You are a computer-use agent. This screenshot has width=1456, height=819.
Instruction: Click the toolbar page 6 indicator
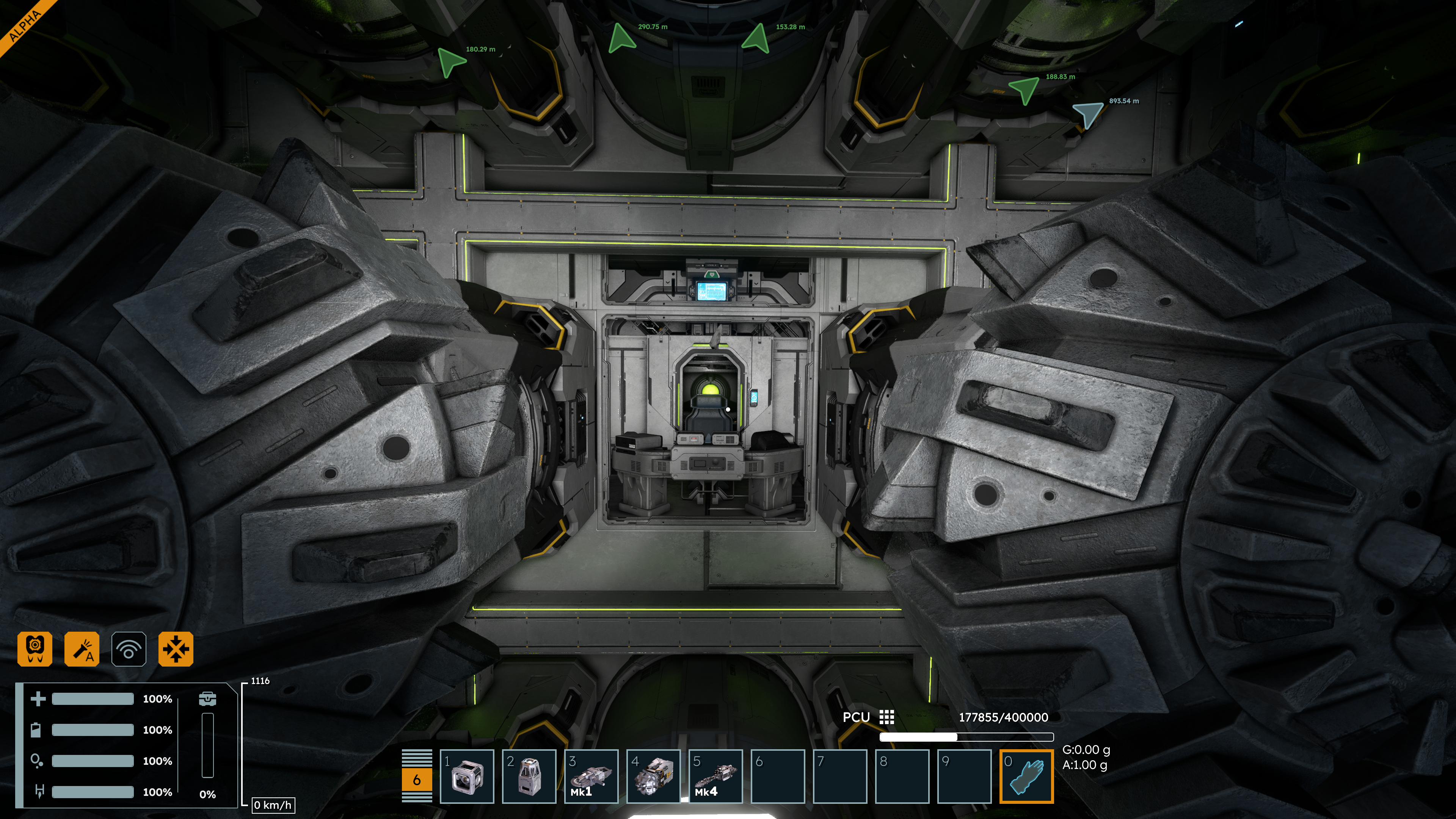417,780
